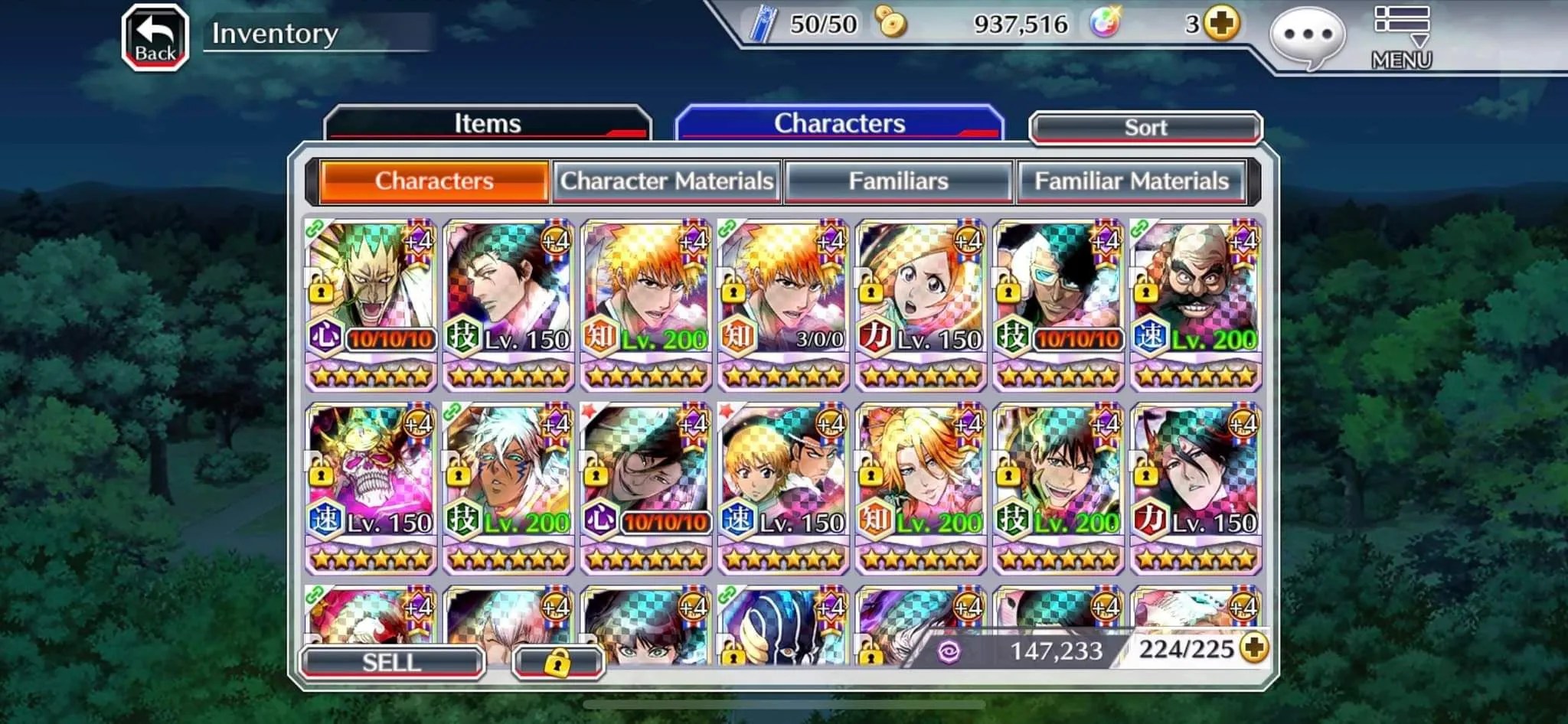Open the blue Characters main tab
The width and height of the screenshot is (1568, 724).
pos(839,124)
